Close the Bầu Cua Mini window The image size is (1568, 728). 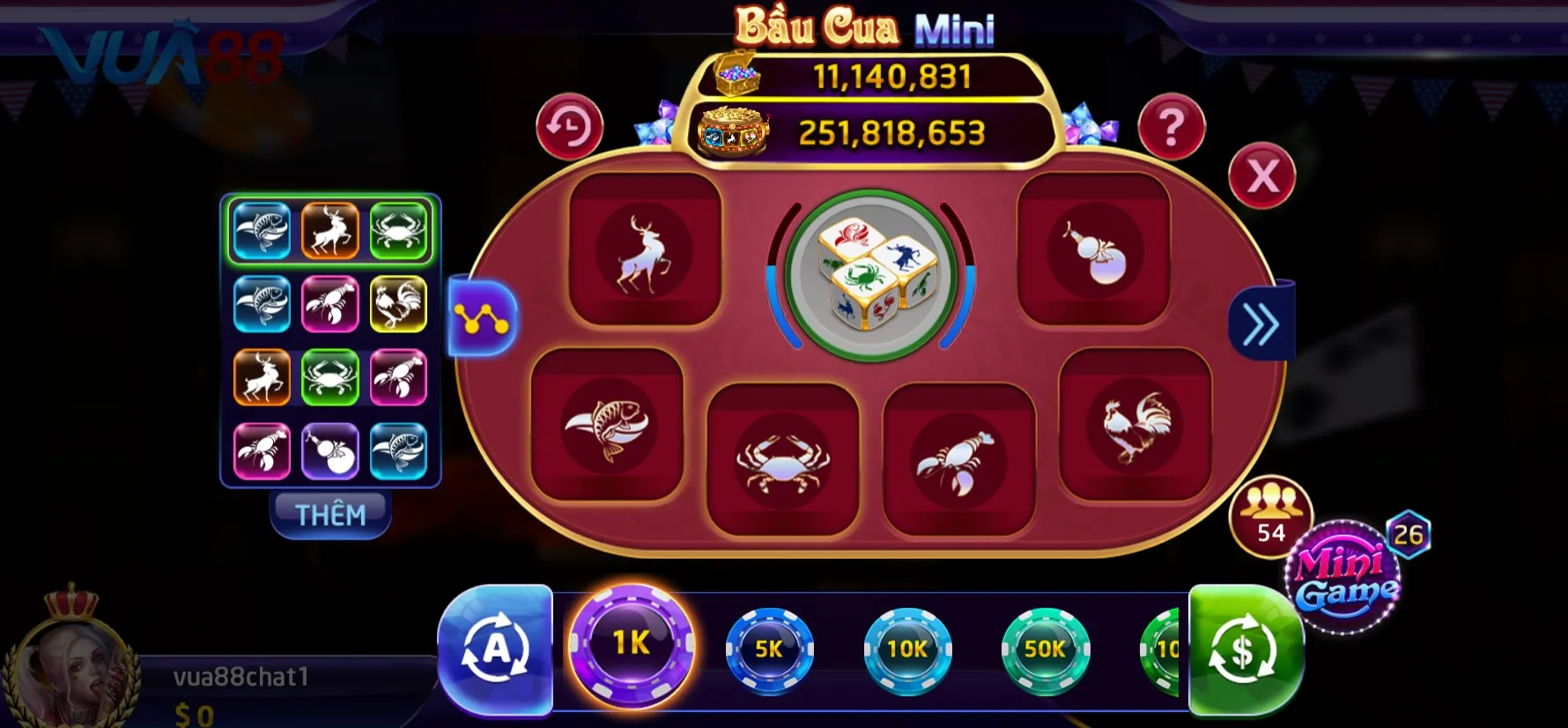(1261, 176)
